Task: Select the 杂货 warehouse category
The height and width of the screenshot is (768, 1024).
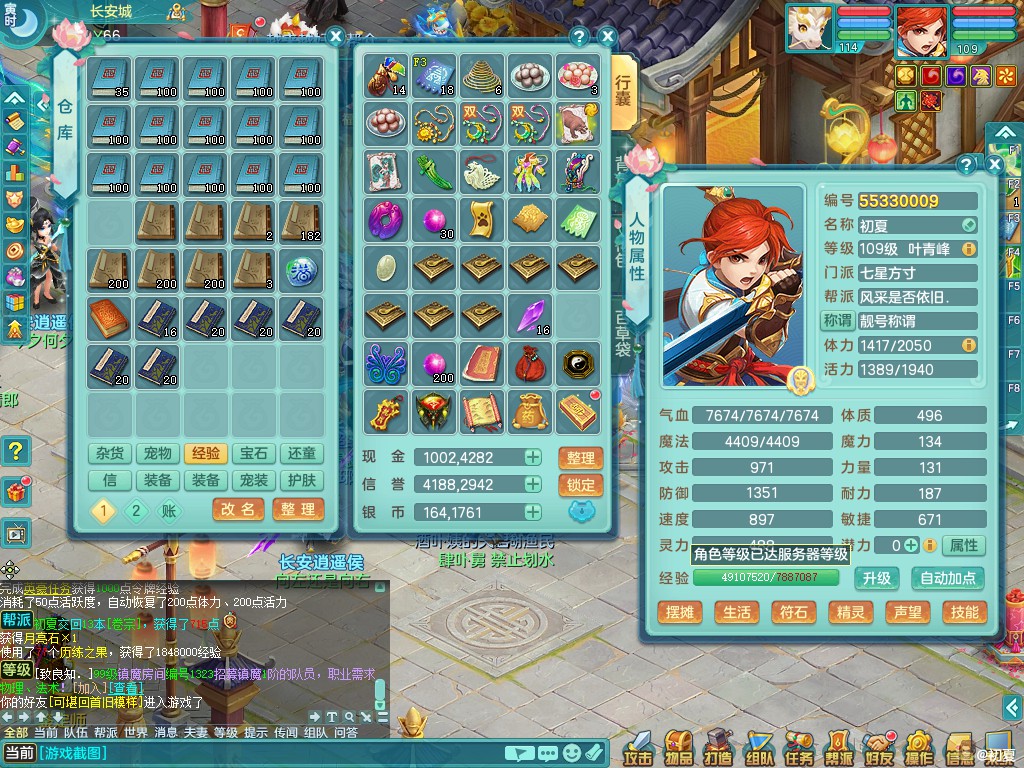Action: (x=110, y=454)
